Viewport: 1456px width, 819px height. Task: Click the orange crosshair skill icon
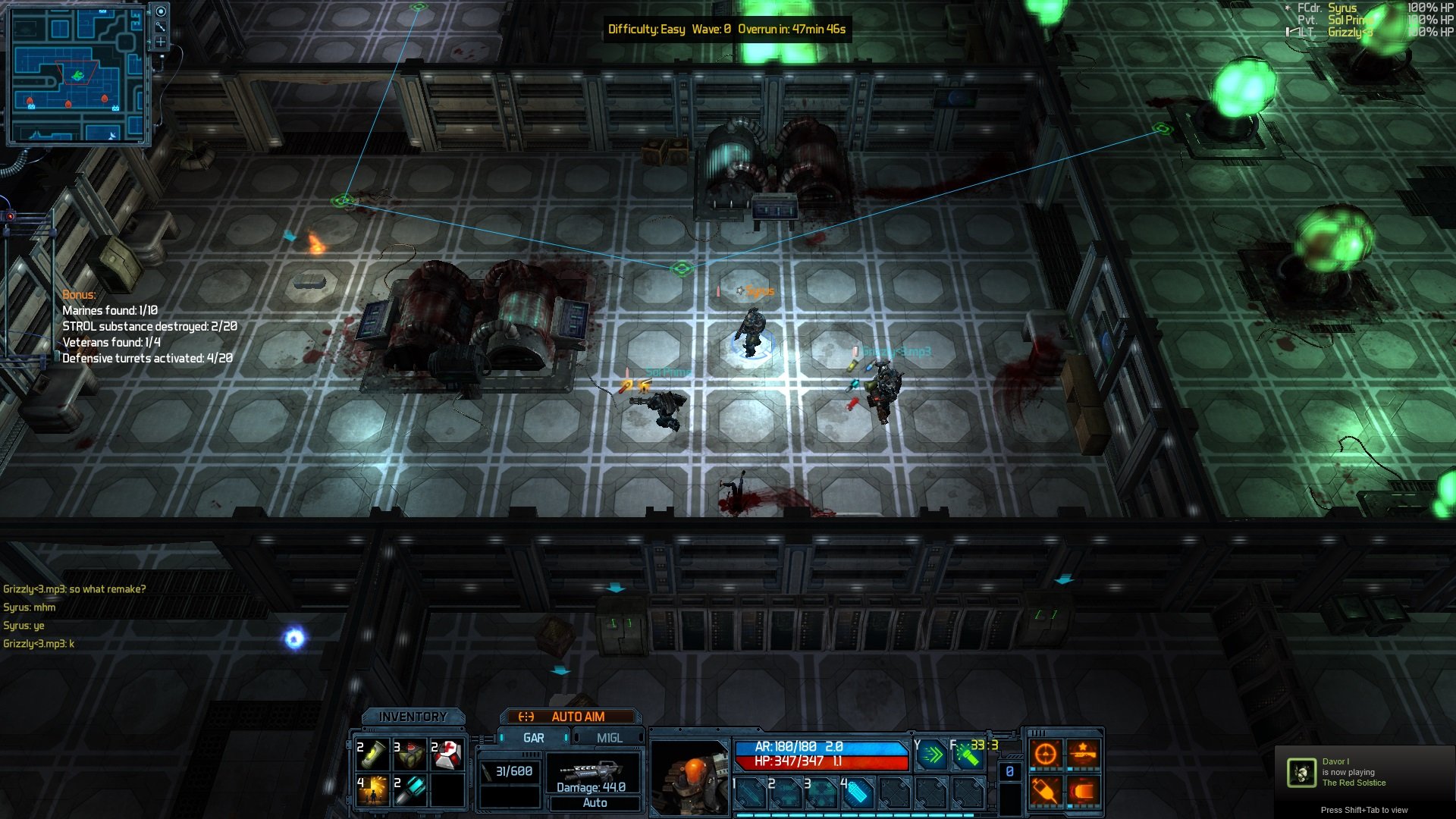(1046, 754)
